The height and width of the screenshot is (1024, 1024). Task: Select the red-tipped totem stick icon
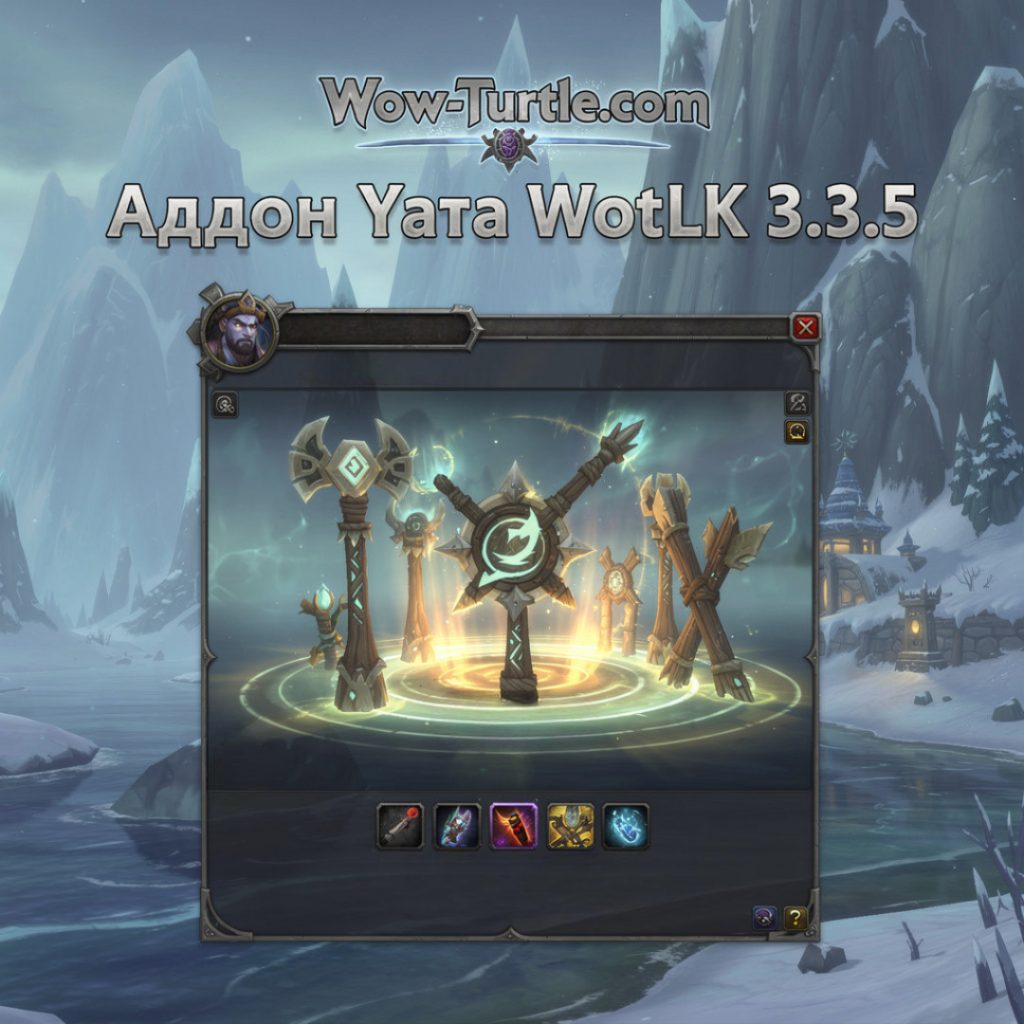[x=400, y=826]
